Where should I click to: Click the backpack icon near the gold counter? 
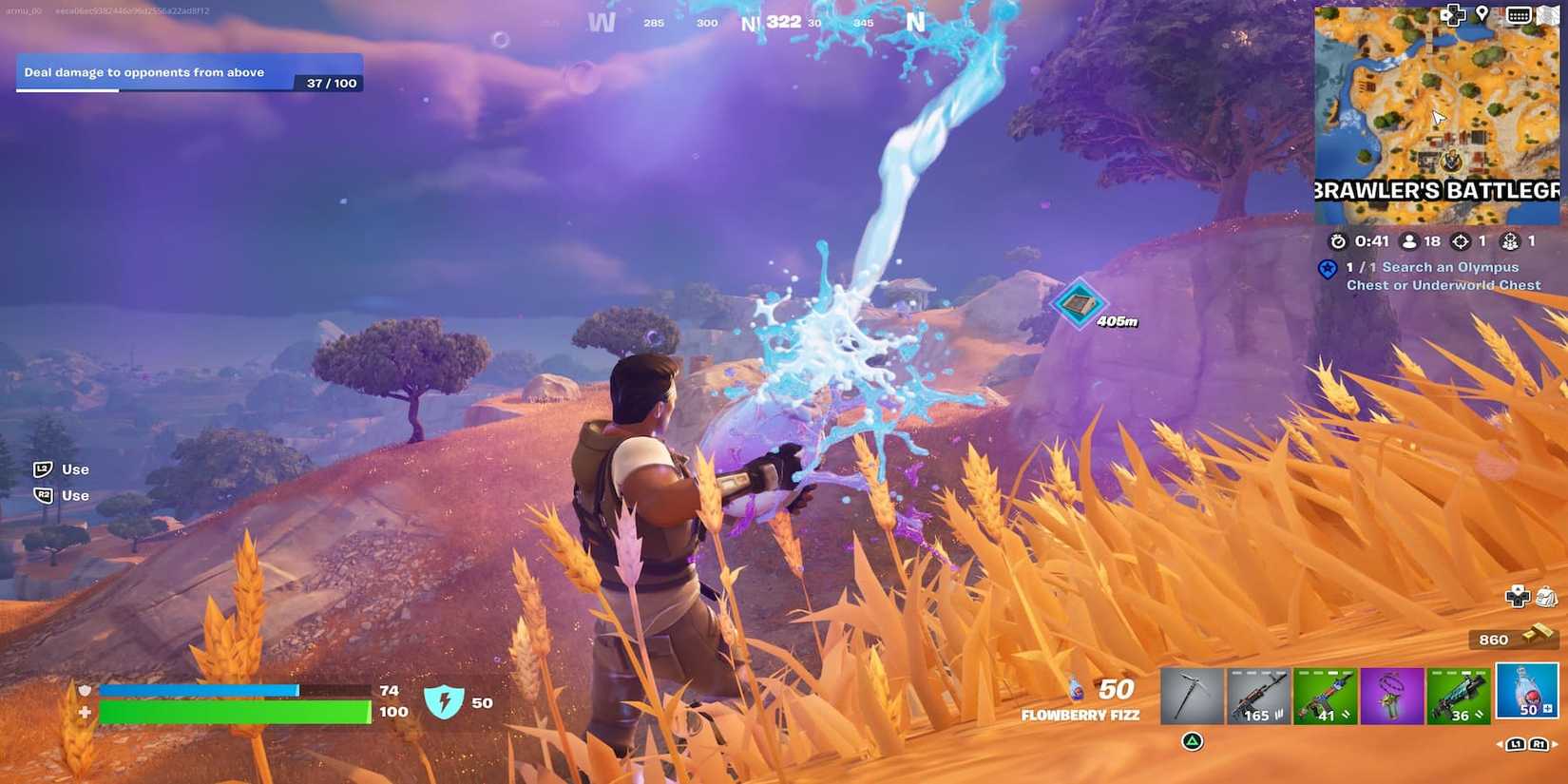[1546, 596]
